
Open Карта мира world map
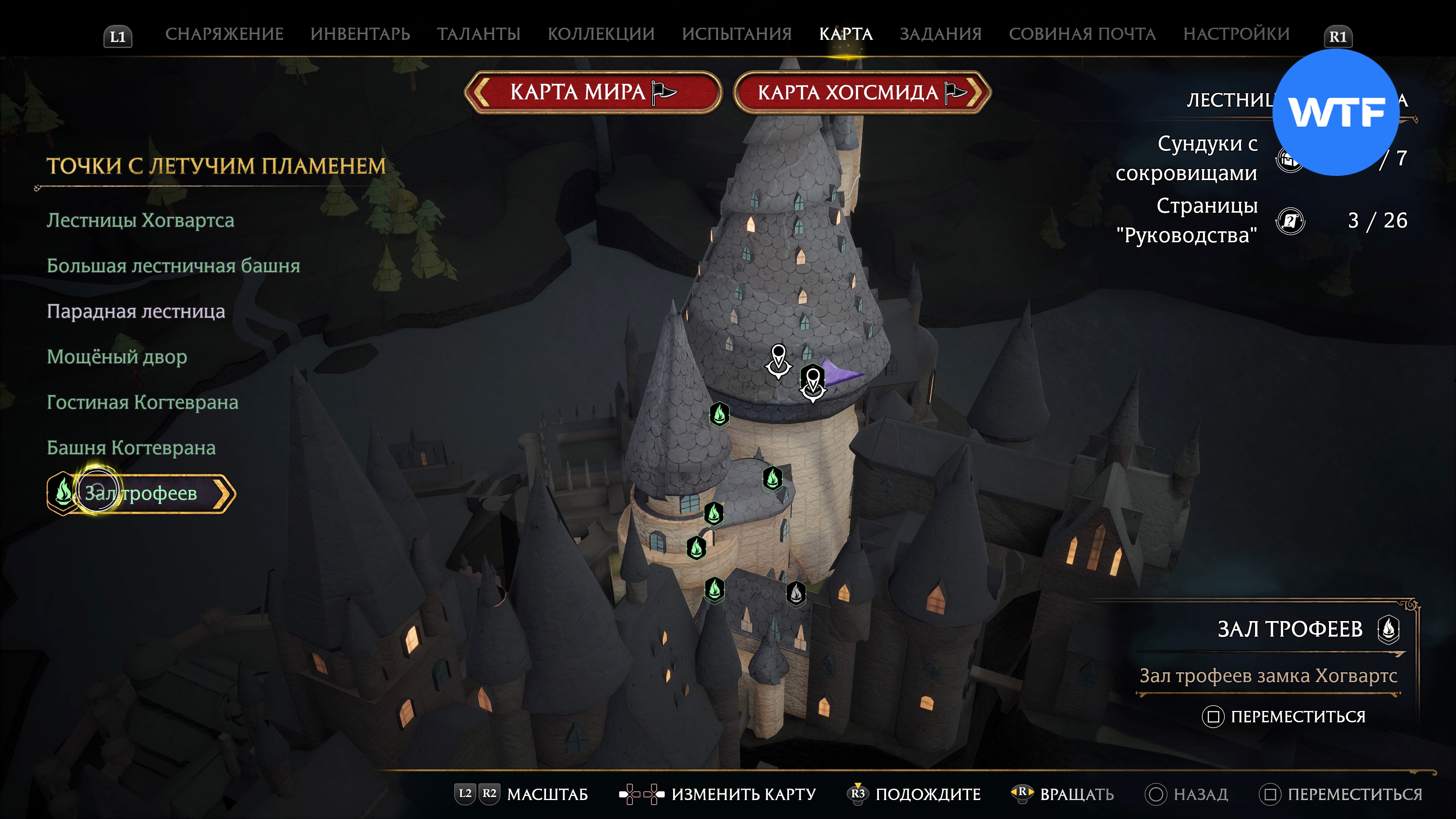click(592, 92)
